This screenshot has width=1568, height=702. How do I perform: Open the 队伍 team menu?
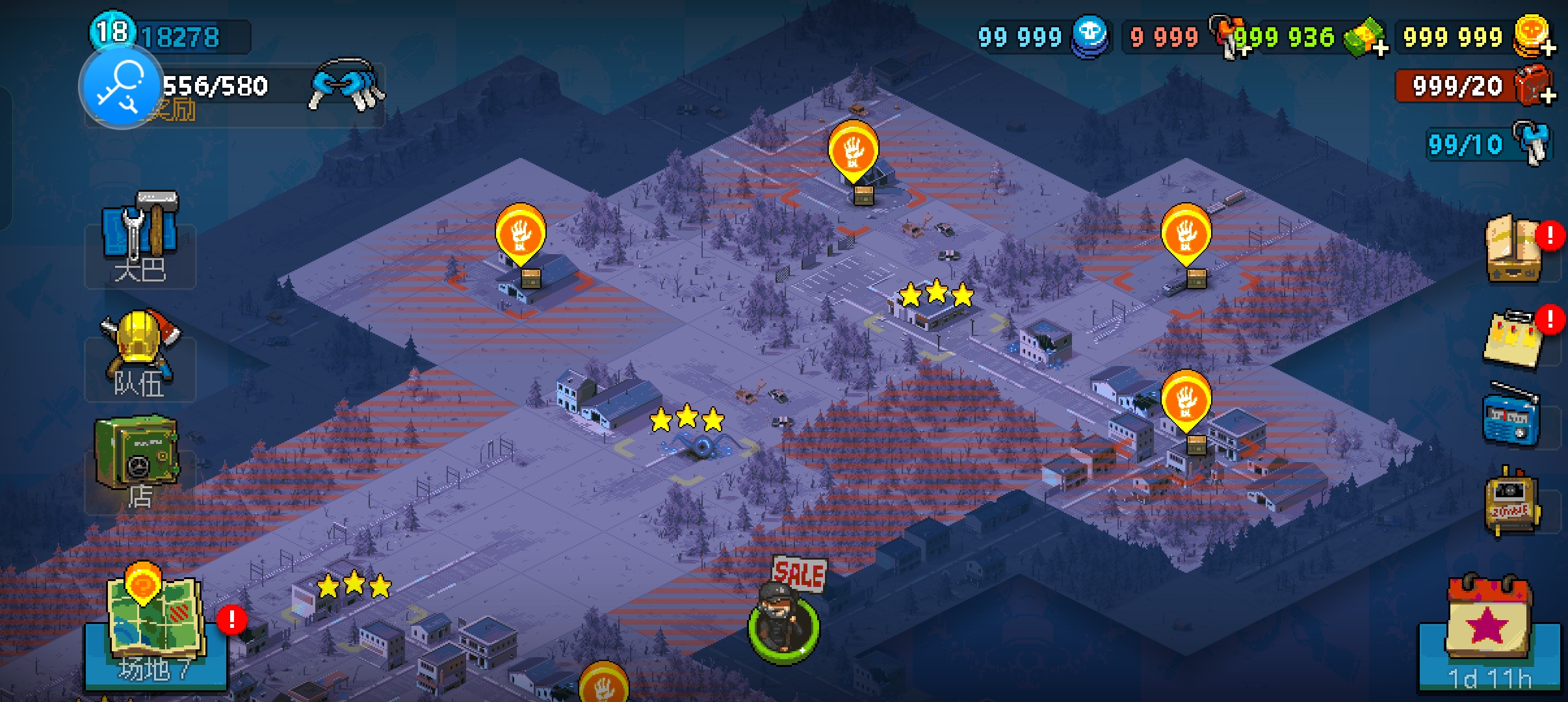(140, 355)
